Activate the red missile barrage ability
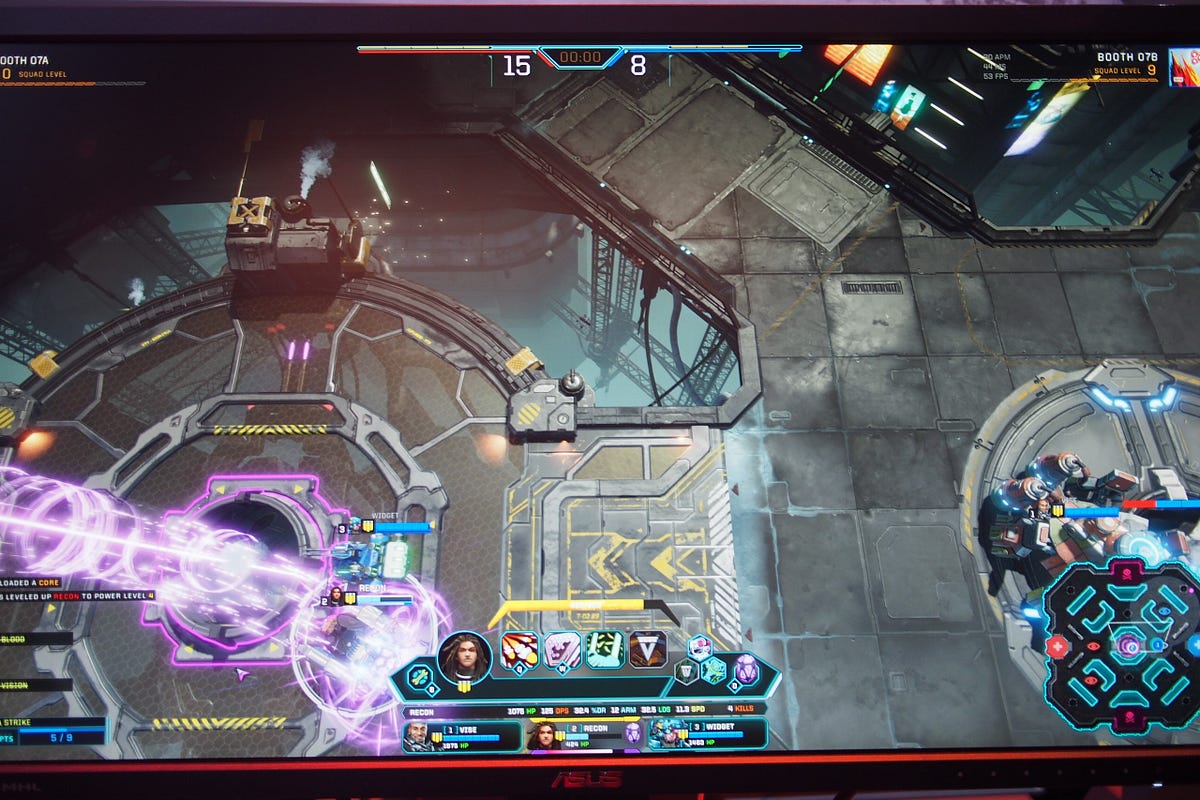Image resolution: width=1200 pixels, height=800 pixels. click(x=519, y=650)
